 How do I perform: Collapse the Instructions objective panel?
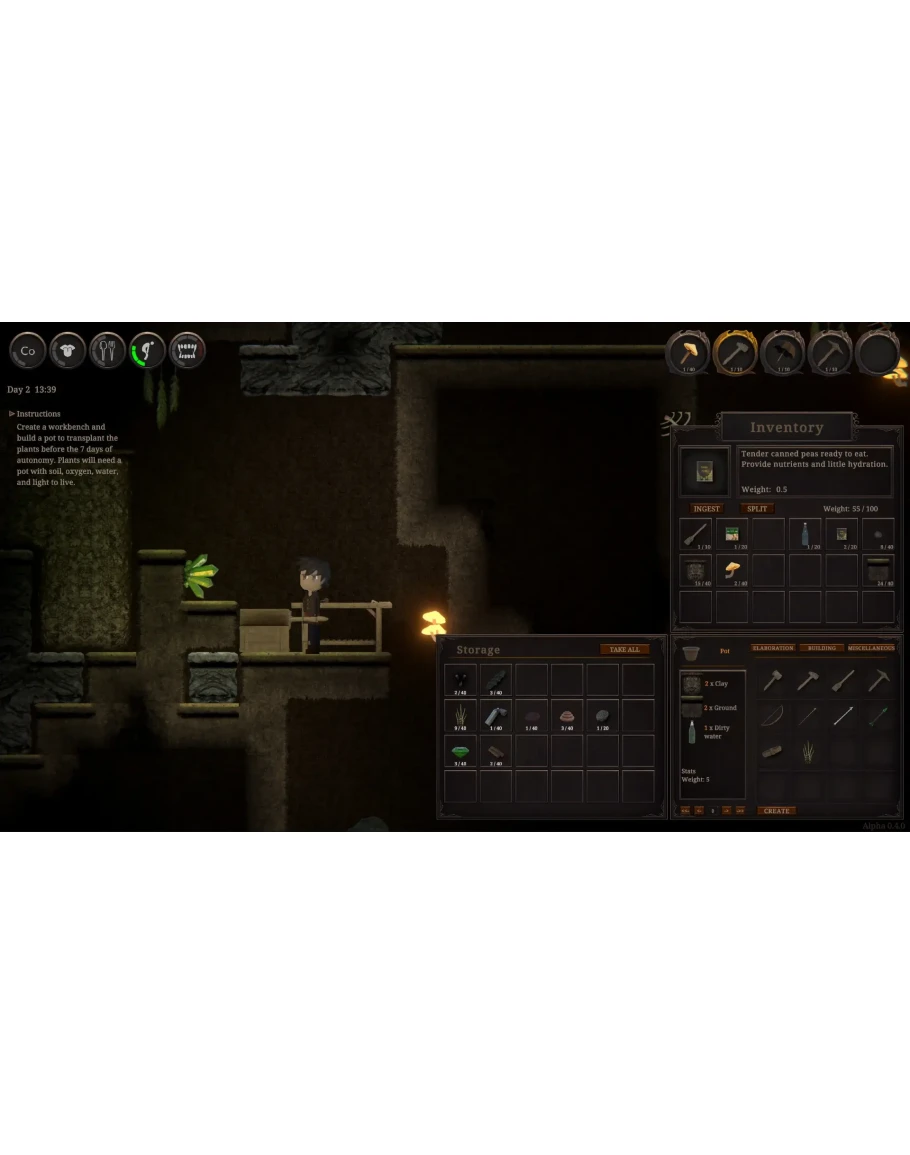(x=12, y=414)
